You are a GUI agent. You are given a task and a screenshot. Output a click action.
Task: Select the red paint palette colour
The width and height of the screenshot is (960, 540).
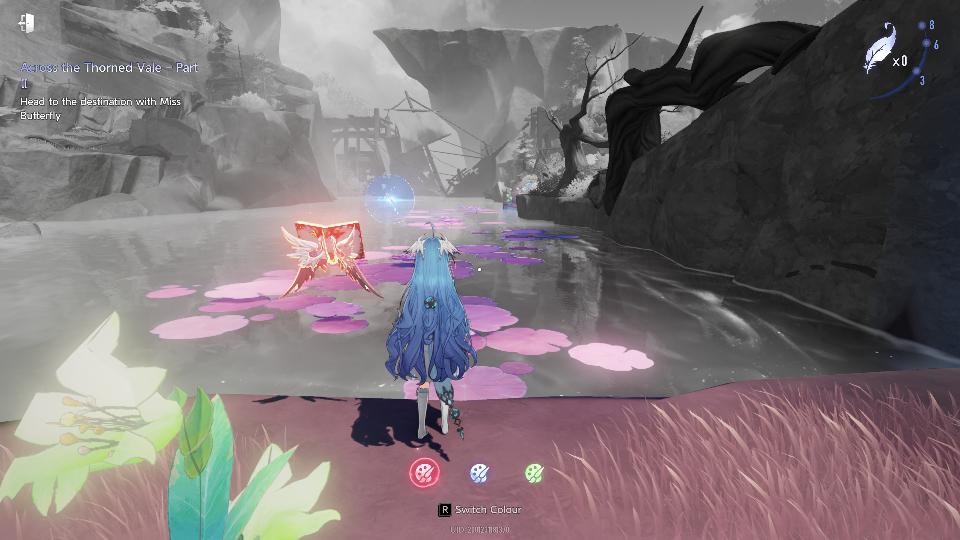(x=425, y=472)
